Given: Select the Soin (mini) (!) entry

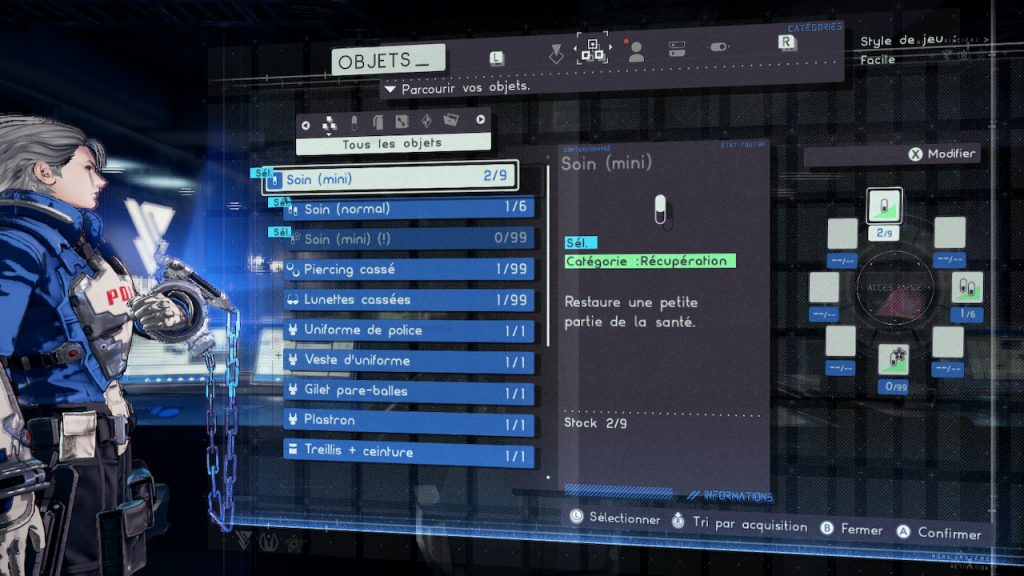Looking at the screenshot, I should click(407, 239).
